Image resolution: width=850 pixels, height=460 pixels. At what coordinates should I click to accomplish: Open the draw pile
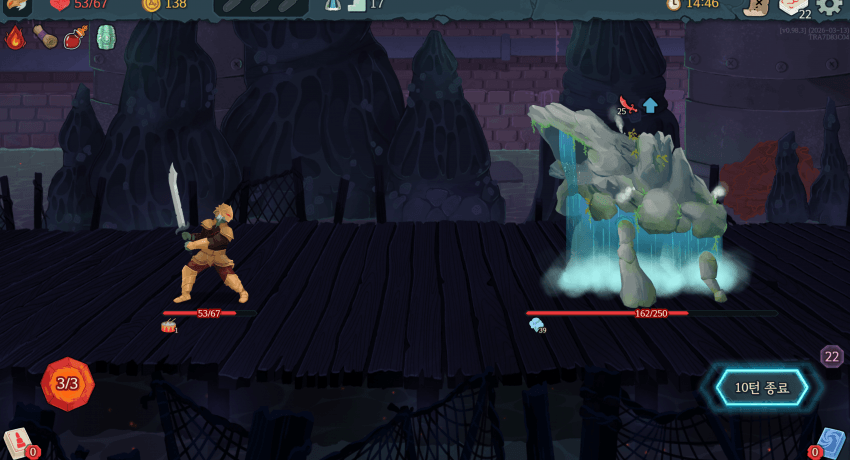(18, 442)
